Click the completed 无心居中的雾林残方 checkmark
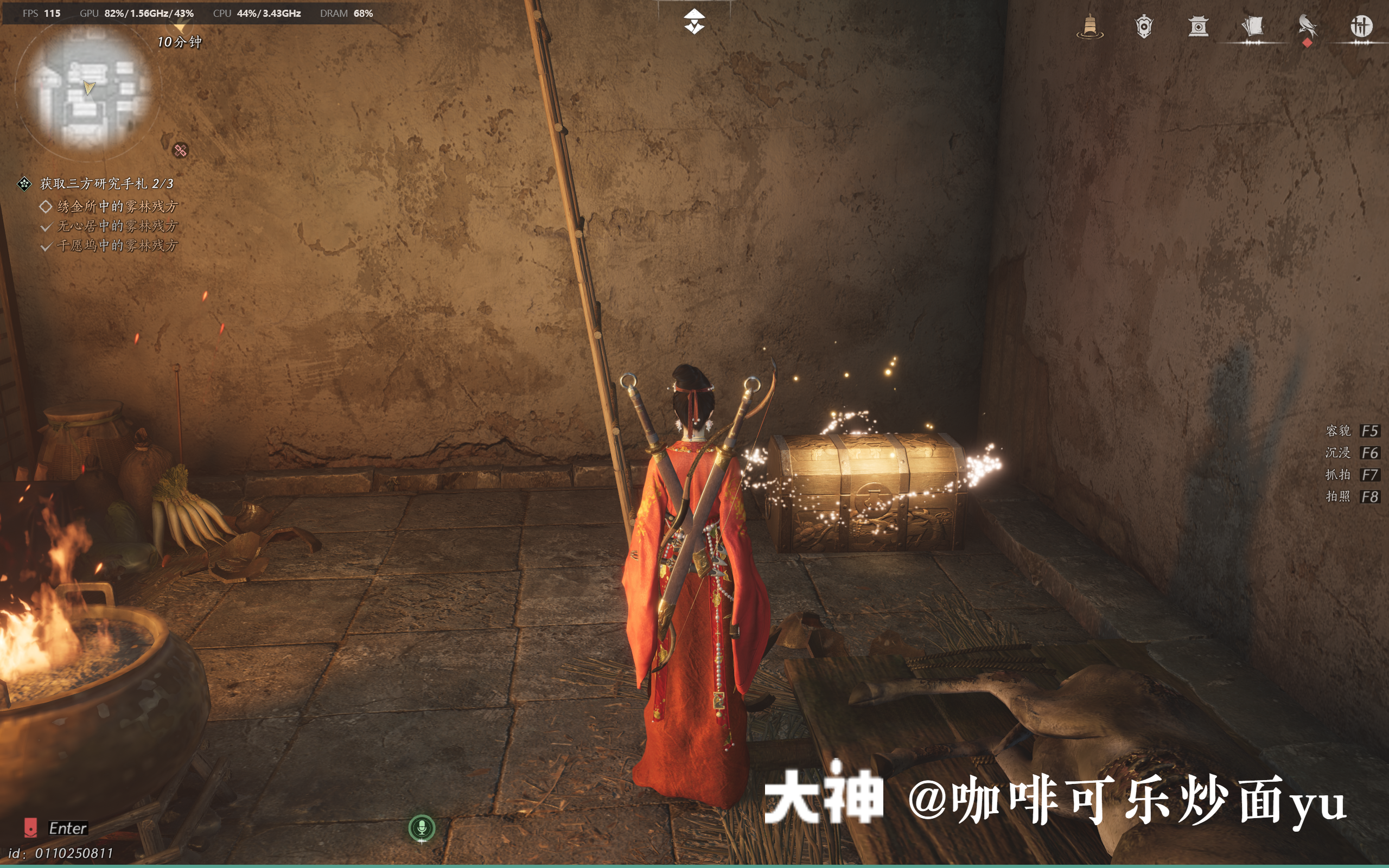The image size is (1389, 868). (46, 226)
